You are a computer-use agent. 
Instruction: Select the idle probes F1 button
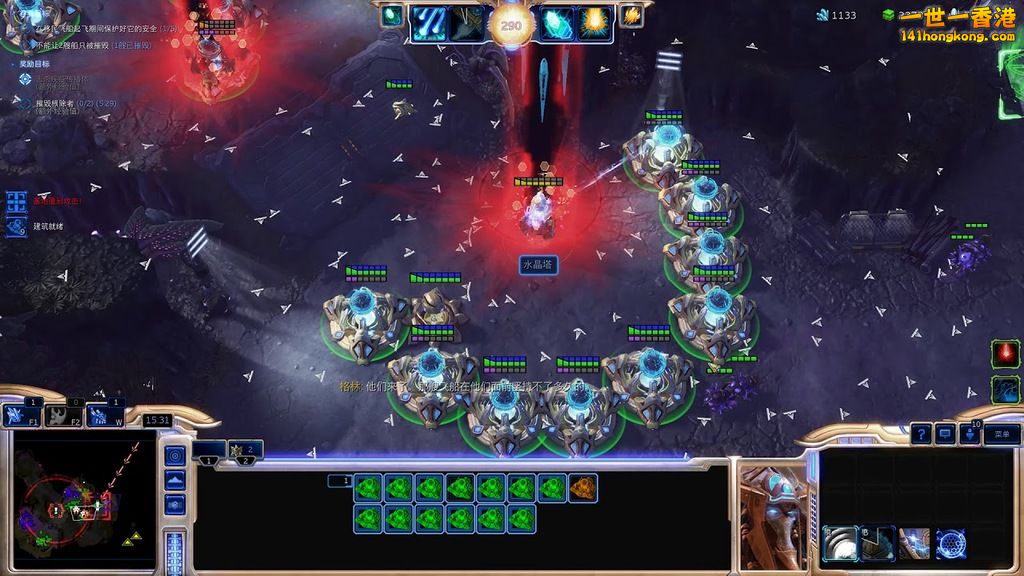point(19,415)
